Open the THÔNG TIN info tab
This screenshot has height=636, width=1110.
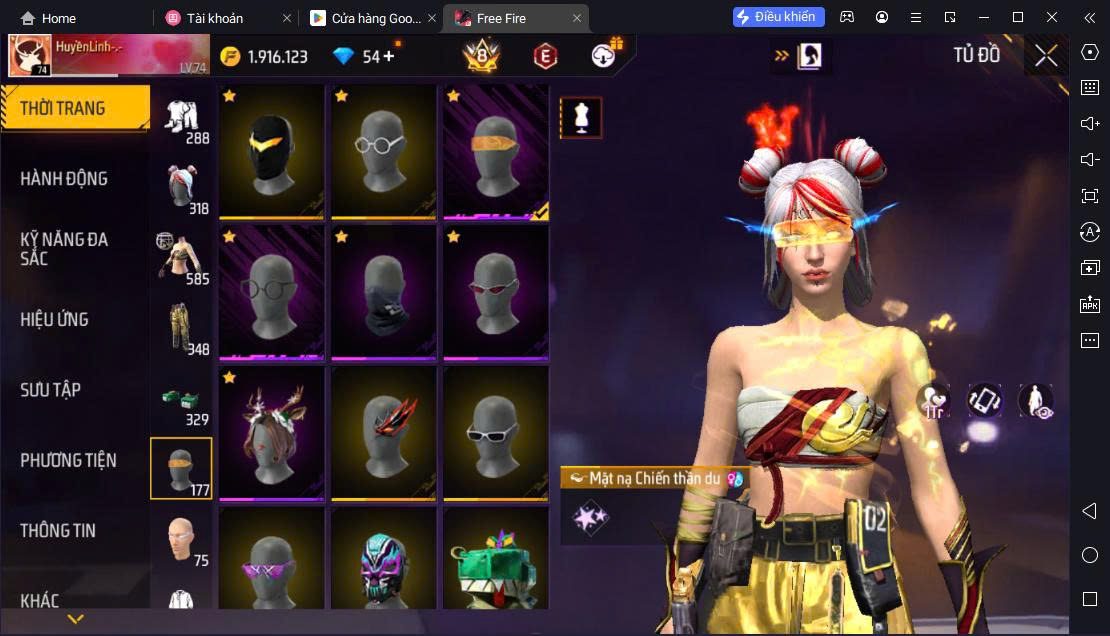[x=58, y=531]
